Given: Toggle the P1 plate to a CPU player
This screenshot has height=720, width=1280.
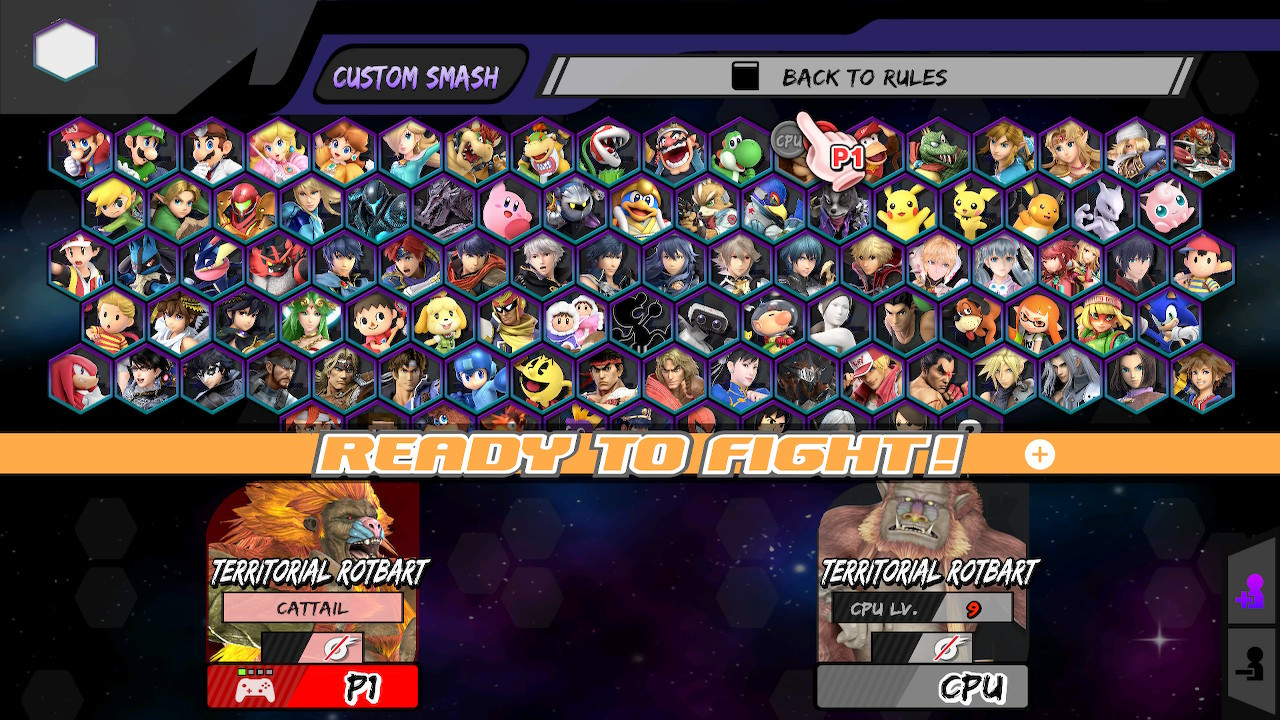Looking at the screenshot, I should click(312, 686).
